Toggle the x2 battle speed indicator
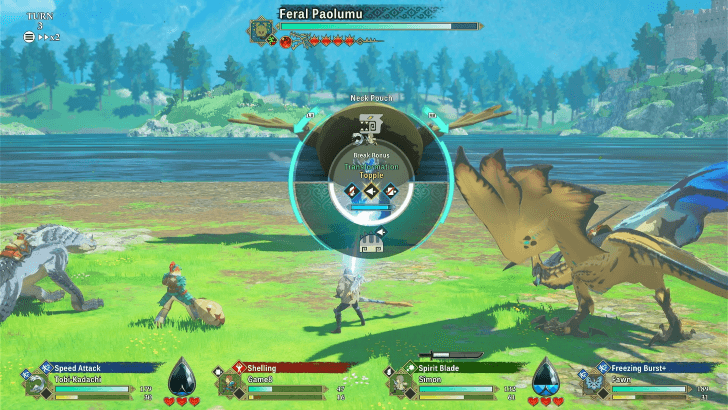 click(x=49, y=36)
